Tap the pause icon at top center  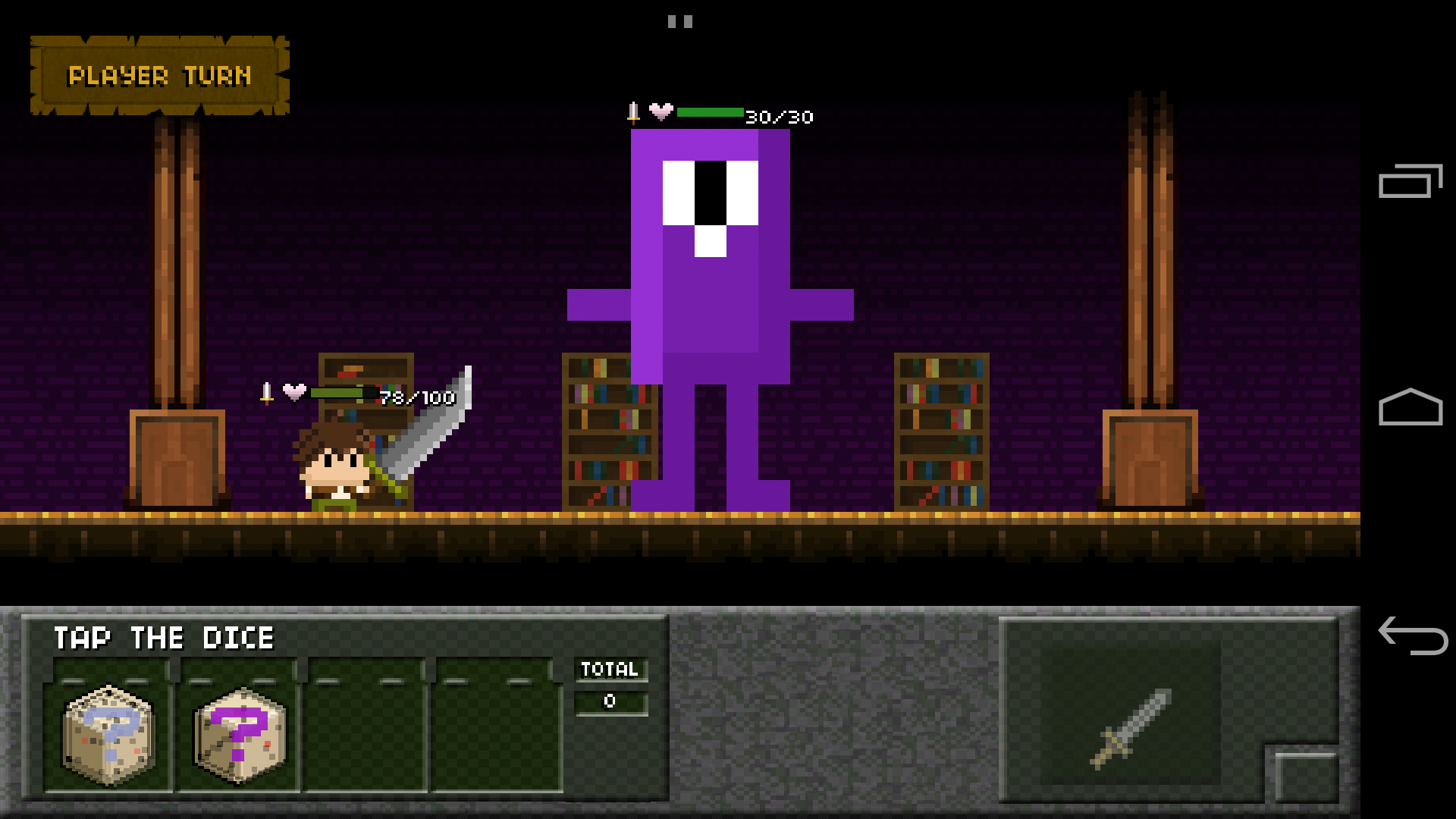pos(680,21)
